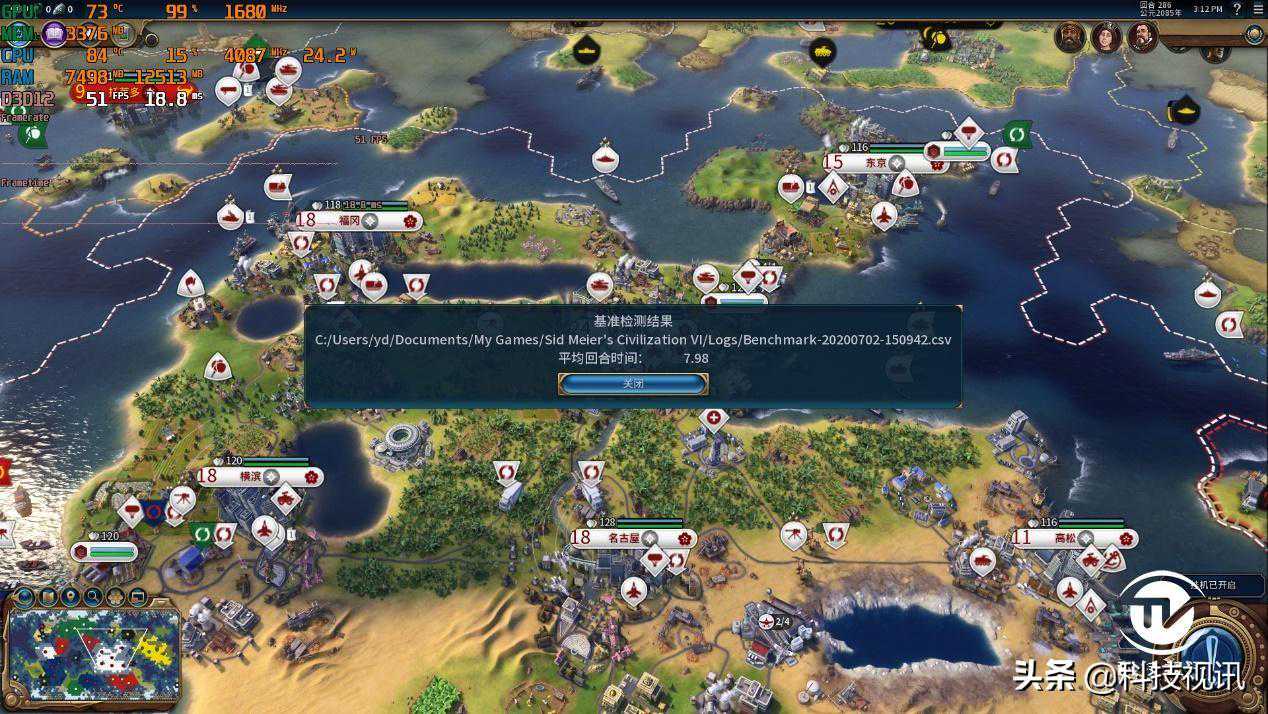Screen dimensions: 1268x714
Task: Open the hamburger game menu
Action: [x=1256, y=9]
